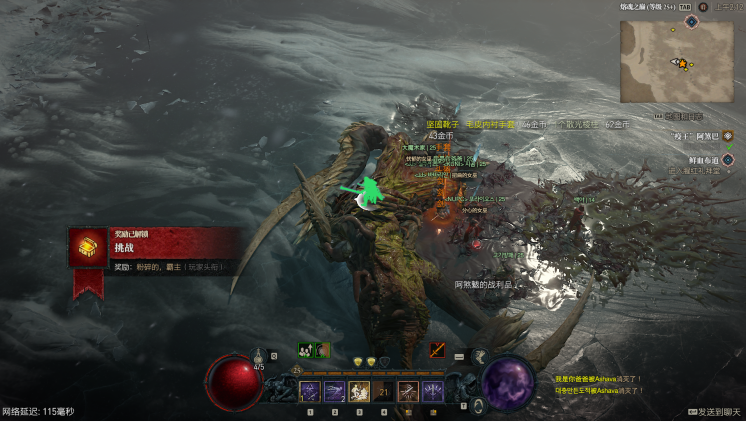Open the emote wheel icon beside purple orb

coord(479,355)
